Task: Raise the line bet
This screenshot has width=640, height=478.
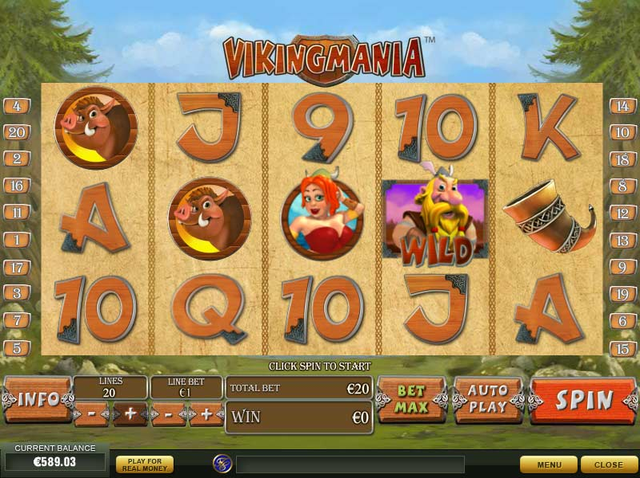Action: point(207,413)
